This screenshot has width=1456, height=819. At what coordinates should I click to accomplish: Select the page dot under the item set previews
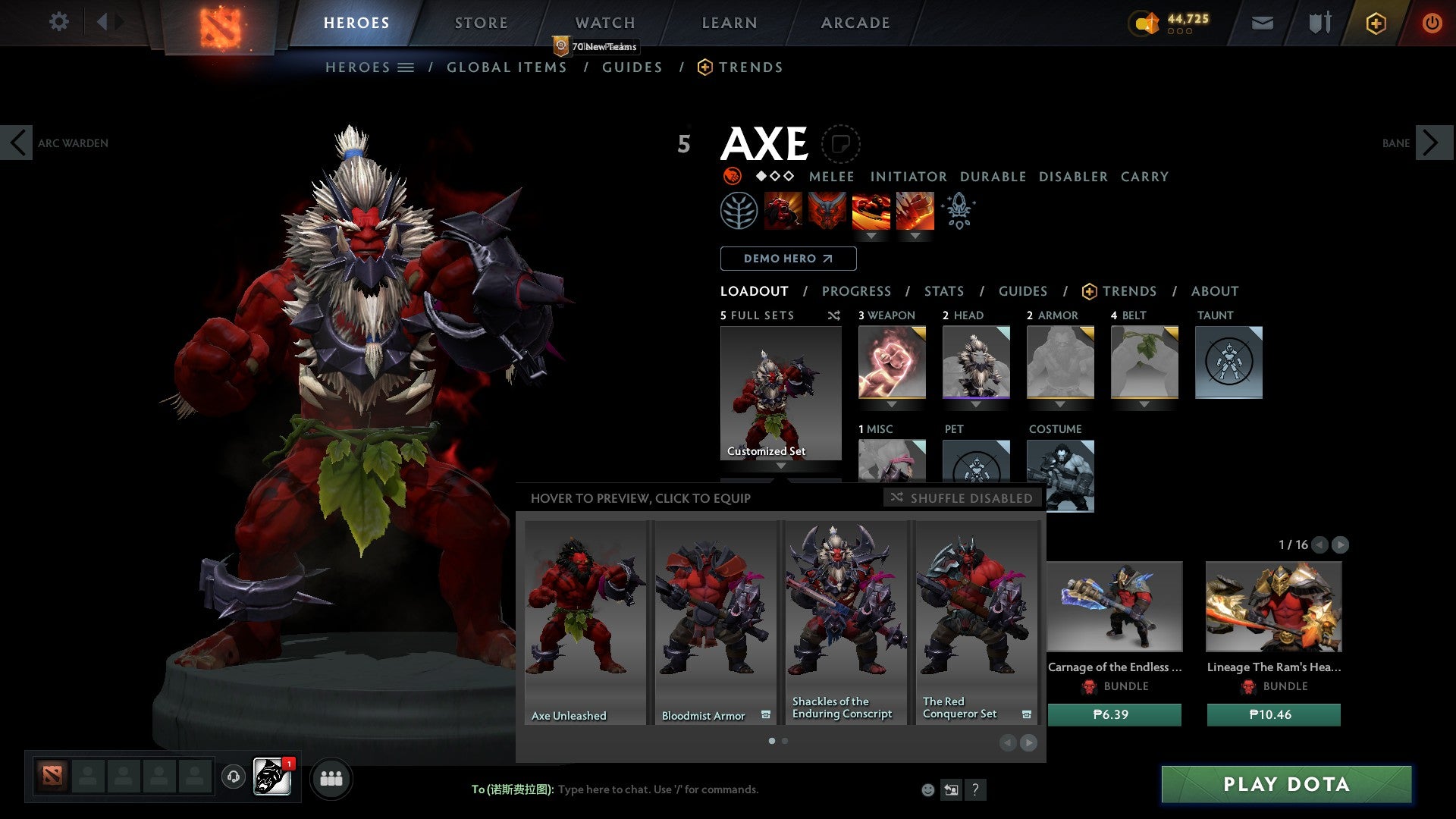pyautogui.click(x=771, y=741)
